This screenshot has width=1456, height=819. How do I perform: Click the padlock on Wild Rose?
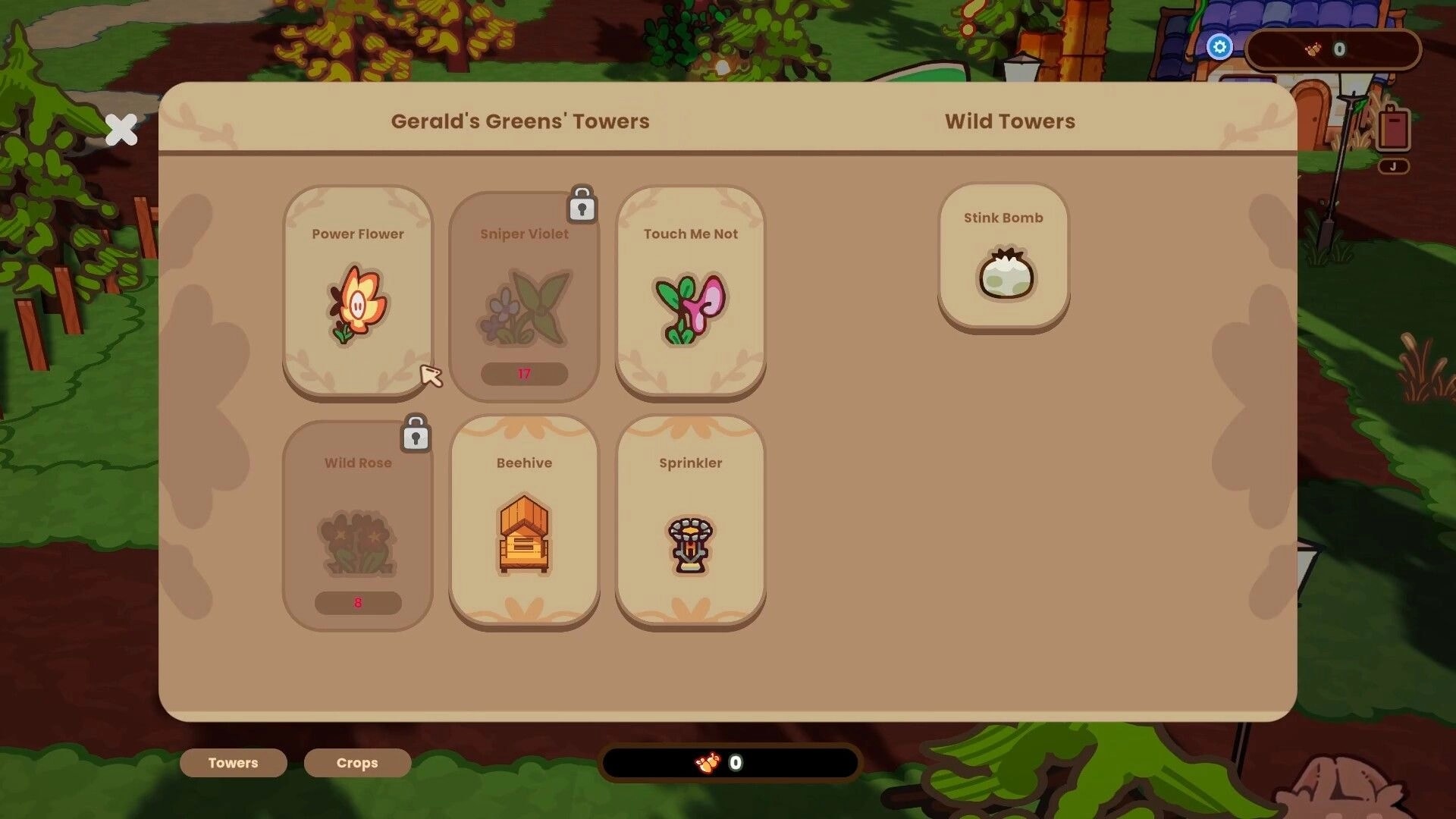click(415, 434)
